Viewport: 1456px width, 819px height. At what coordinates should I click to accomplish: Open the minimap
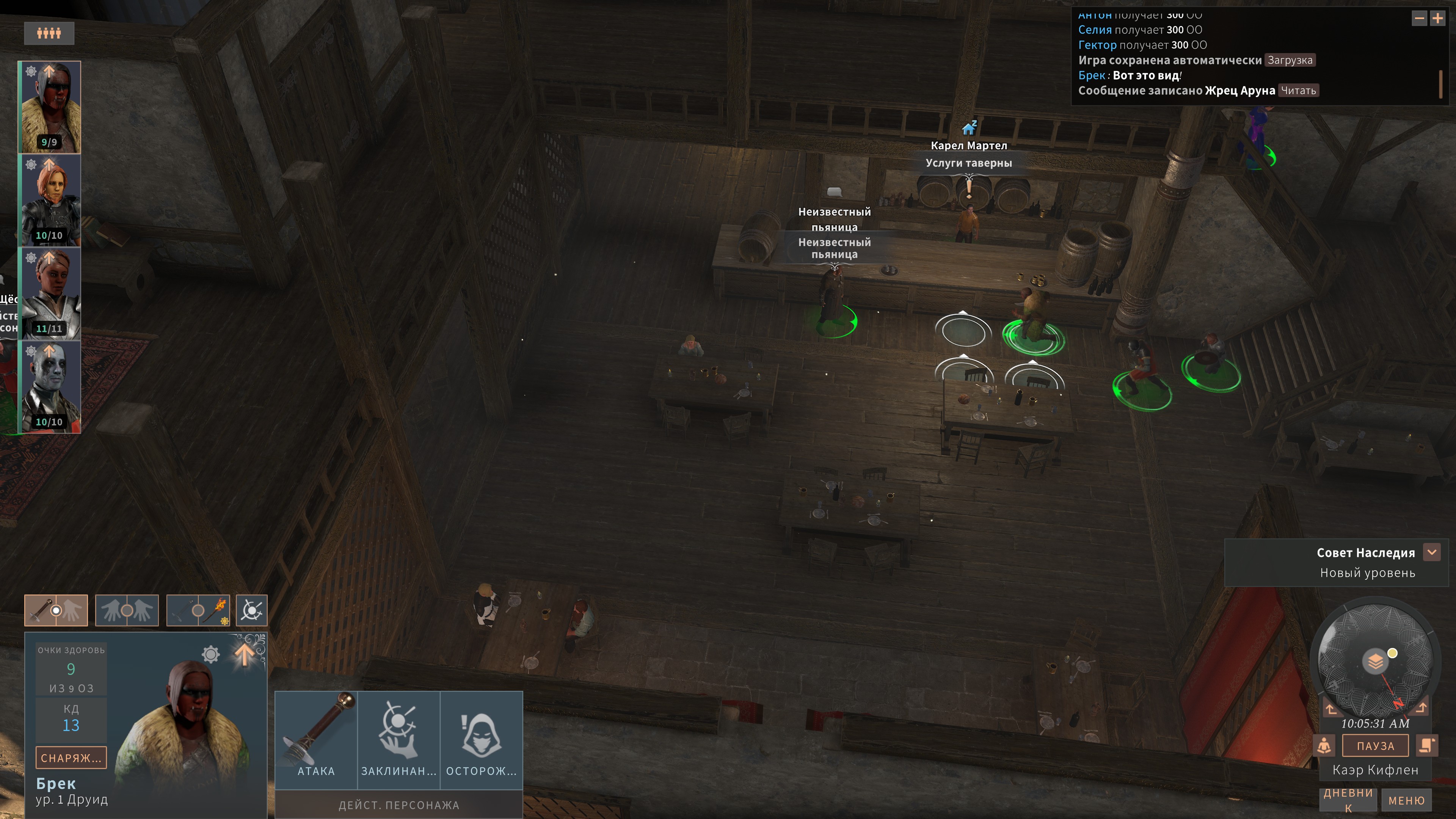(x=1374, y=660)
